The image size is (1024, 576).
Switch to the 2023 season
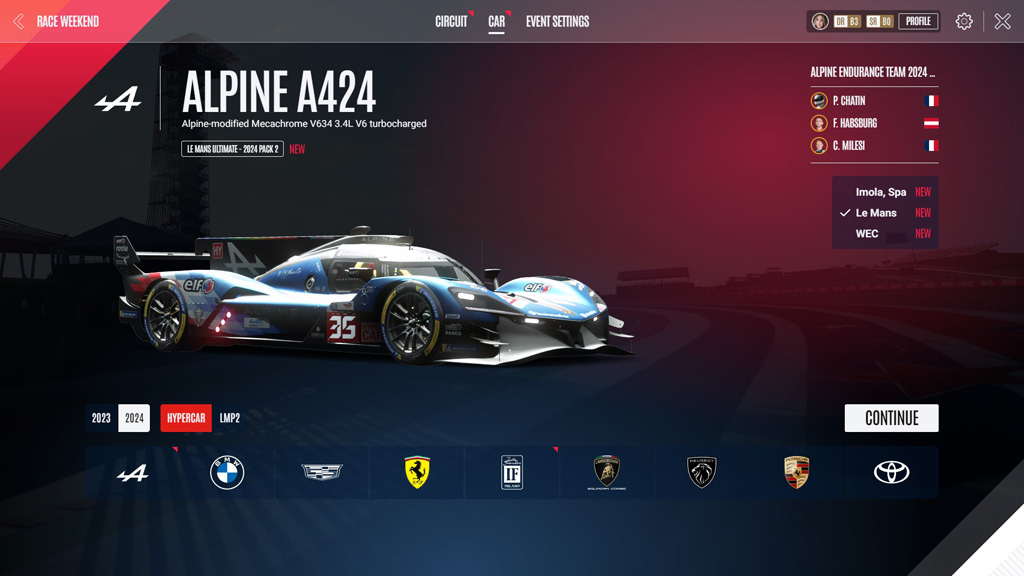coord(101,418)
